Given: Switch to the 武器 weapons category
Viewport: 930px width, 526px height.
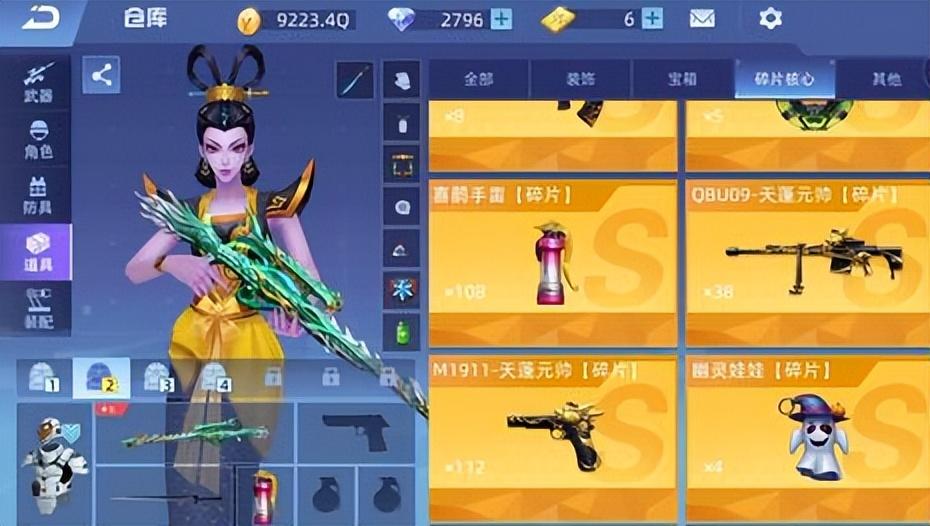Looking at the screenshot, I should [37, 83].
